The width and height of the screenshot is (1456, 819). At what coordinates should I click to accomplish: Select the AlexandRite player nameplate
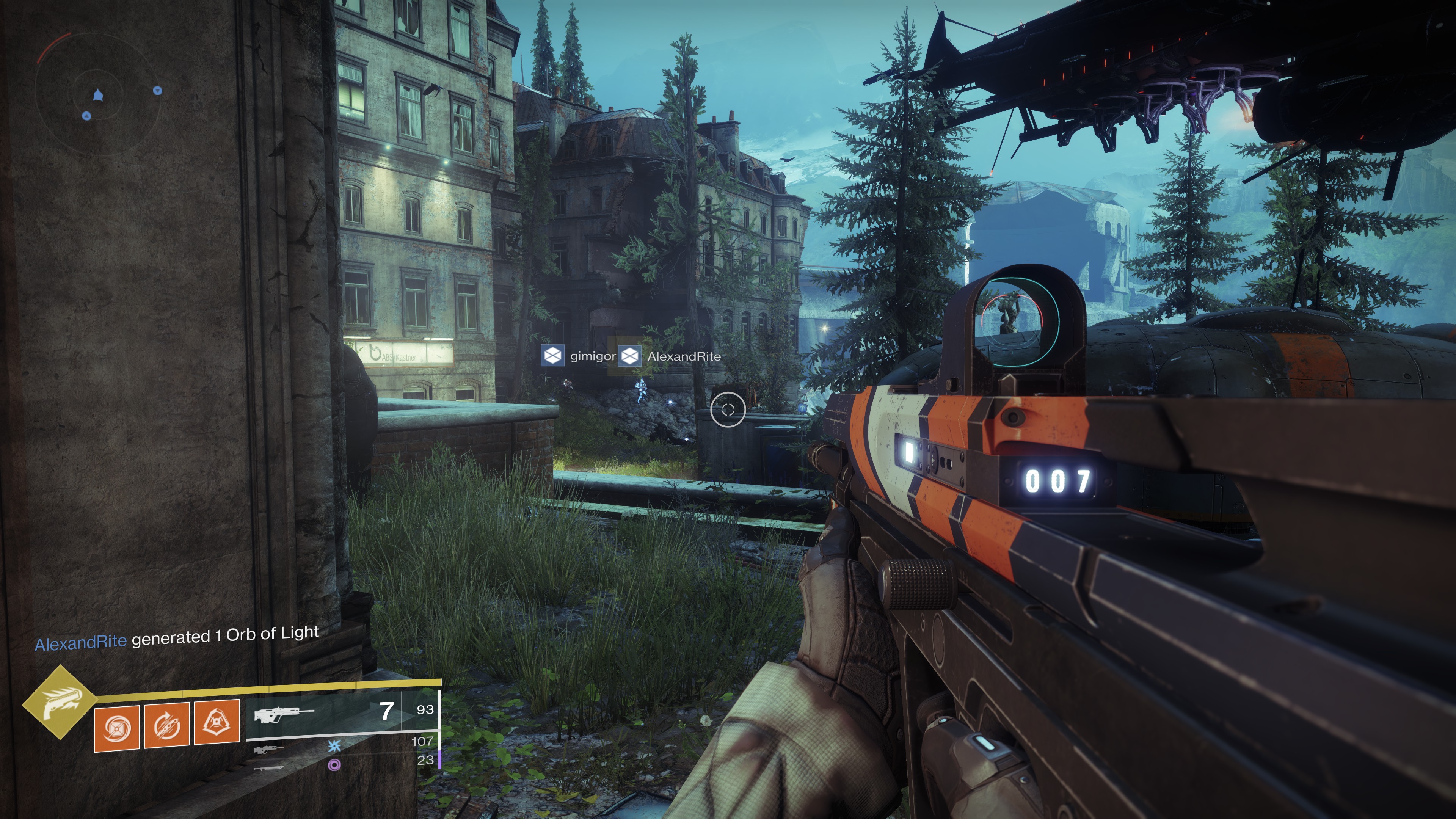pyautogui.click(x=670, y=357)
